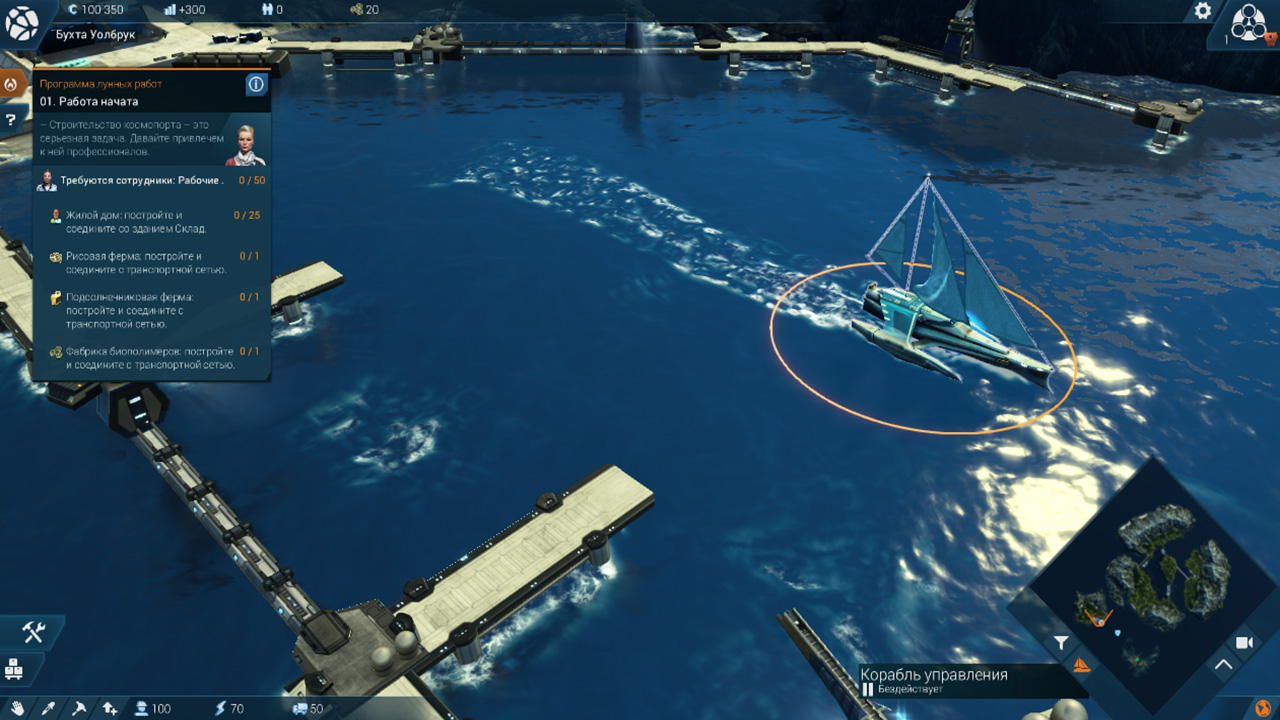Jump to the command ship icon
The height and width of the screenshot is (720, 1280).
pyautogui.click(x=1080, y=665)
